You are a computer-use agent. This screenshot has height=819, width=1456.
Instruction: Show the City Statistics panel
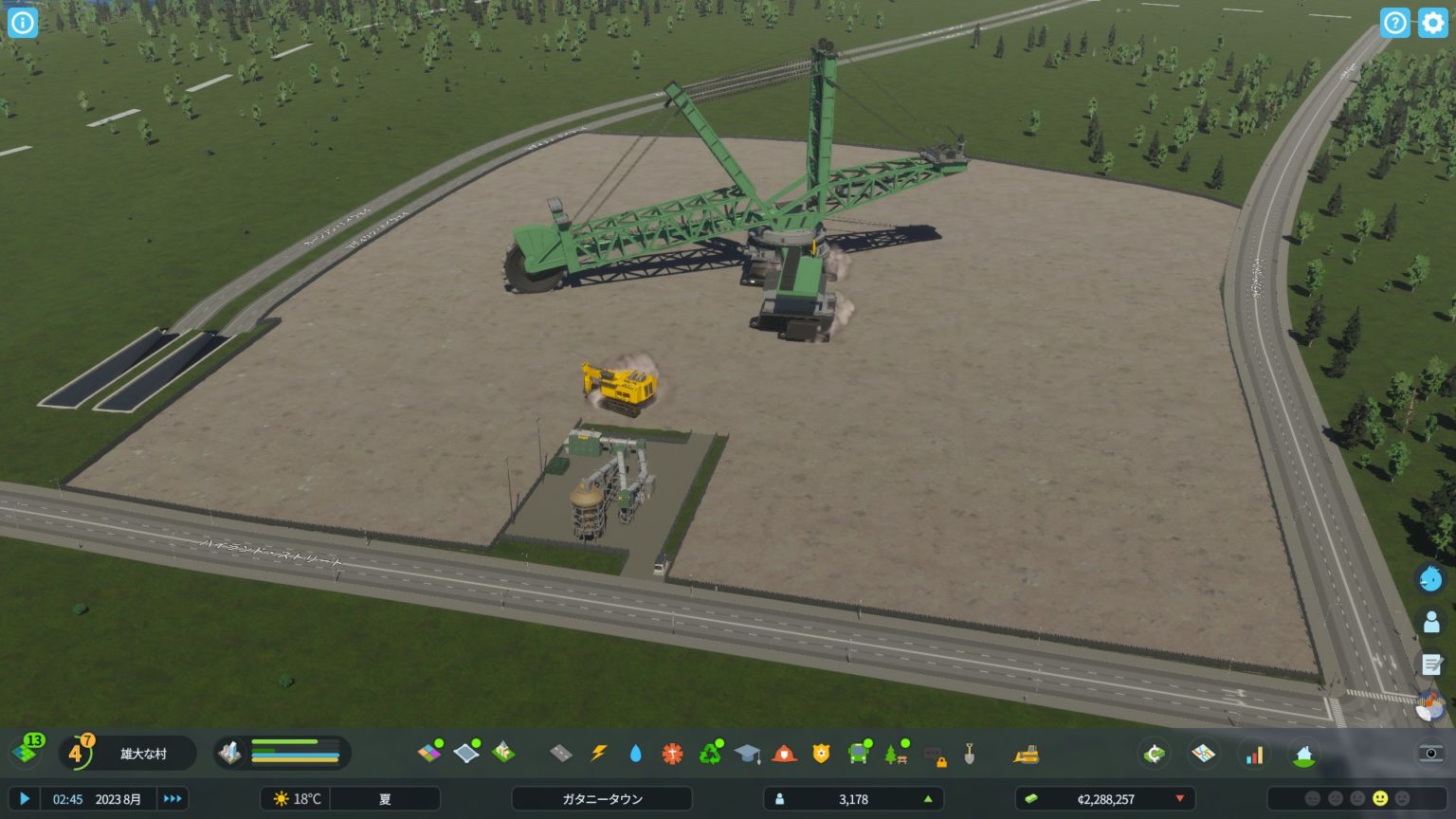1255,754
